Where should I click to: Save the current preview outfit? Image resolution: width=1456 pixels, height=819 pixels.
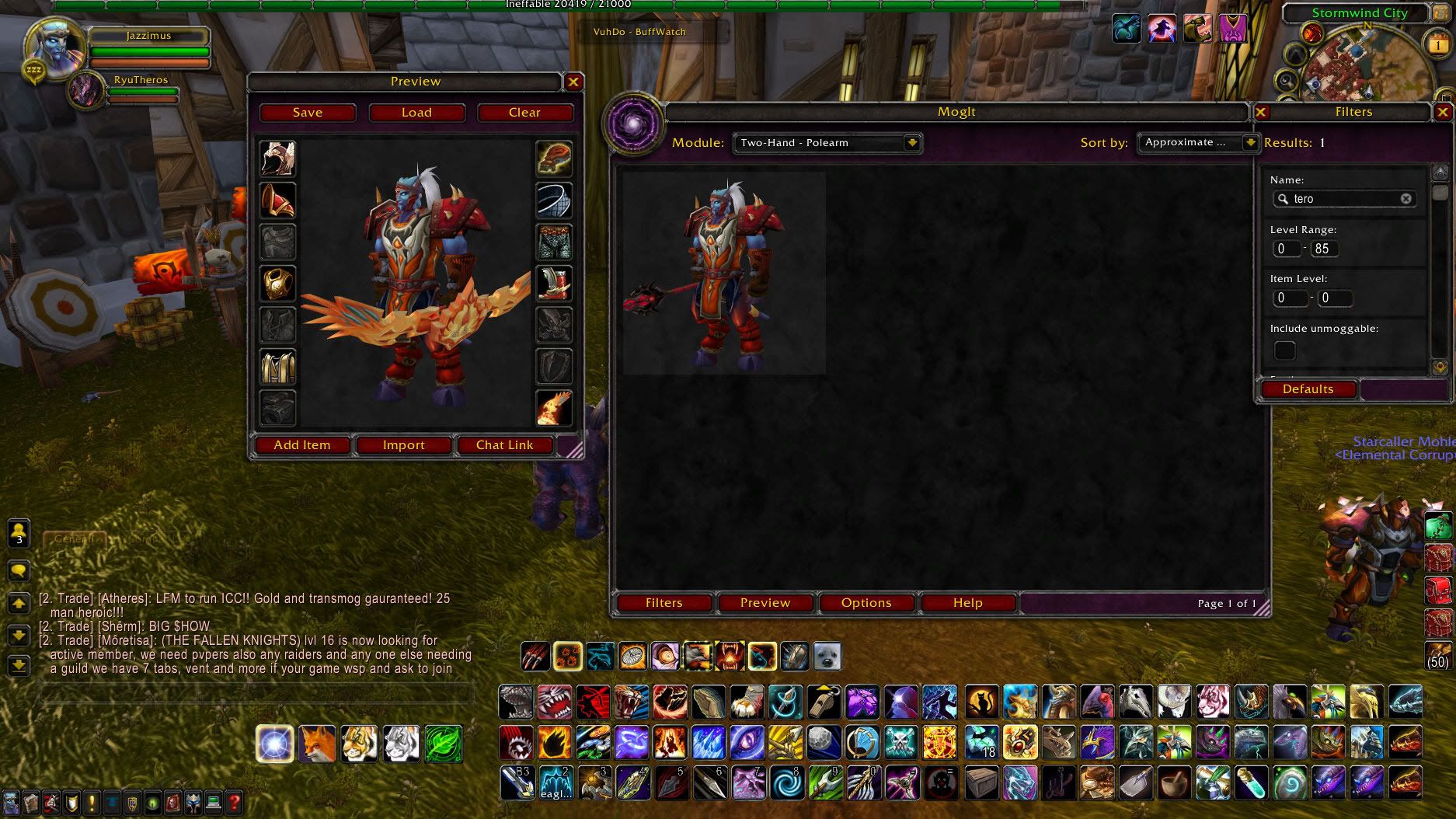[x=308, y=113]
